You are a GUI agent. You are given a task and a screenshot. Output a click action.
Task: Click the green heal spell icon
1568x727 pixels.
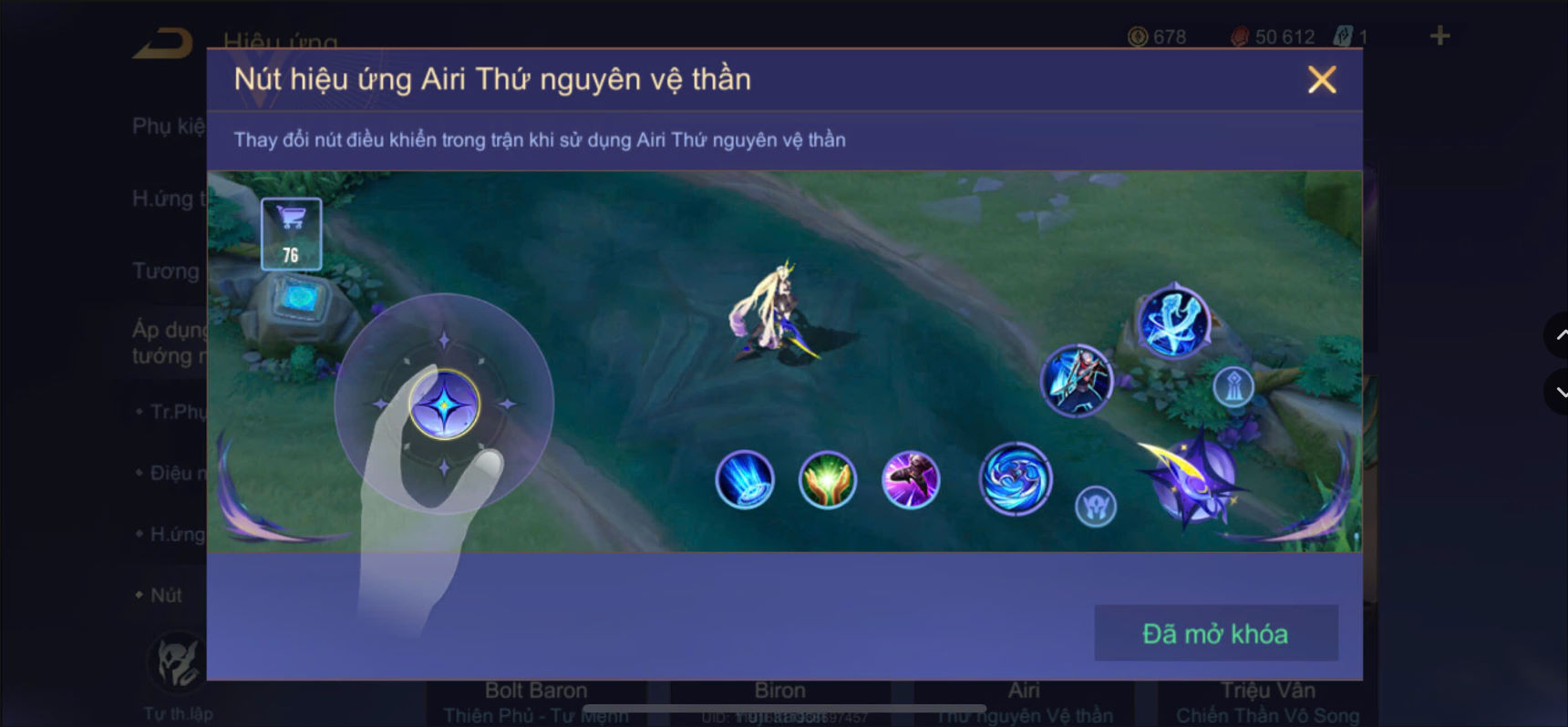click(828, 480)
